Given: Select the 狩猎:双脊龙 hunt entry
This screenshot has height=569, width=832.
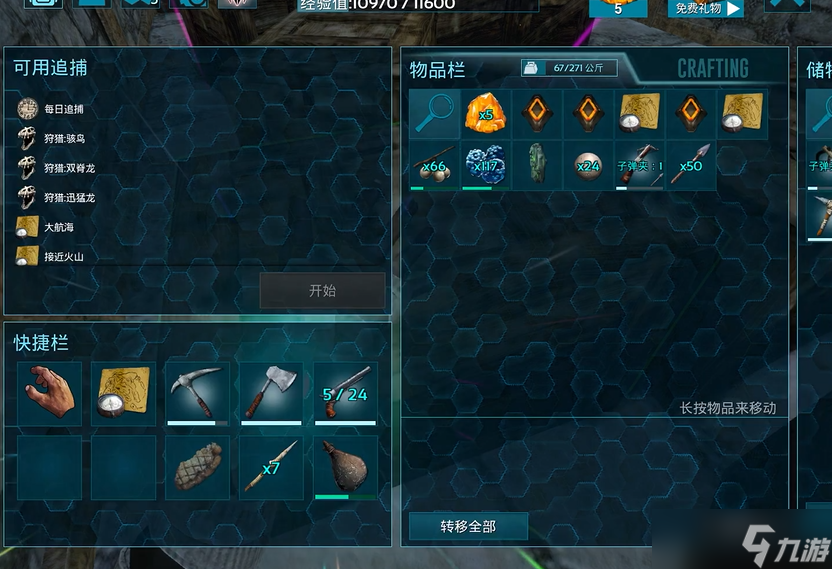Looking at the screenshot, I should coord(69,167).
